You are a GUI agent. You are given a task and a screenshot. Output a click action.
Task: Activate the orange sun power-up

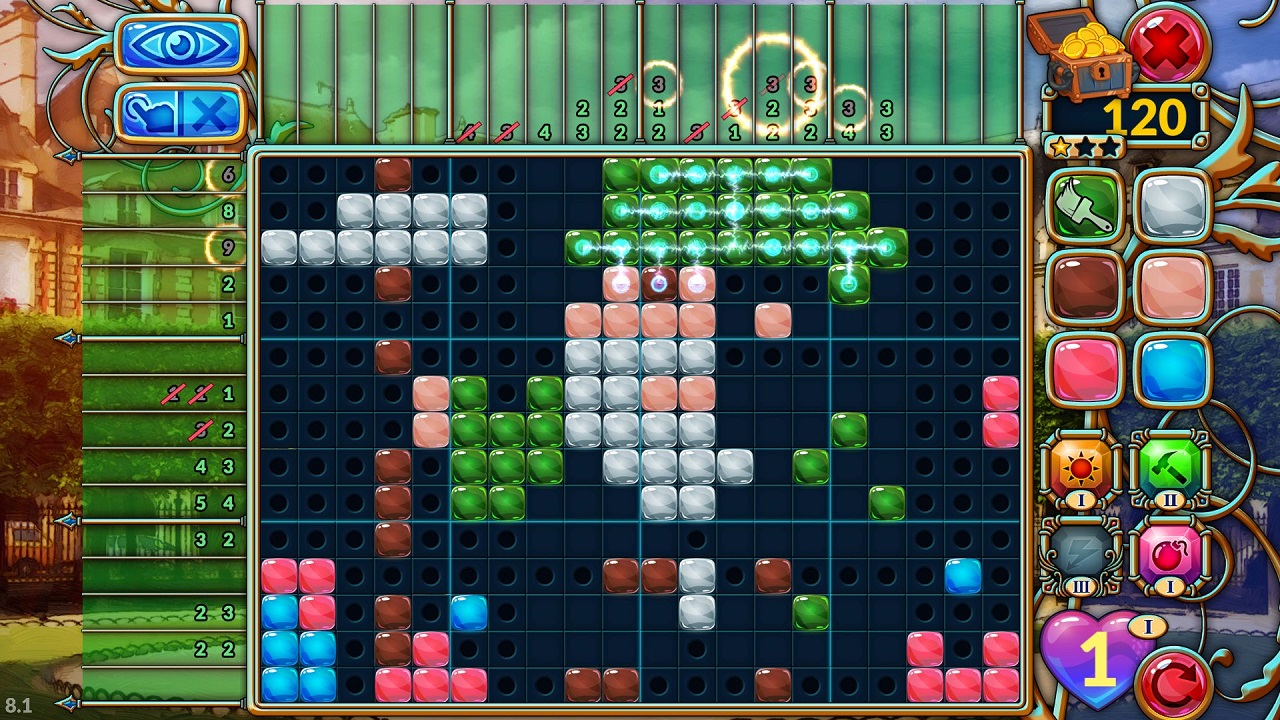[x=1080, y=467]
